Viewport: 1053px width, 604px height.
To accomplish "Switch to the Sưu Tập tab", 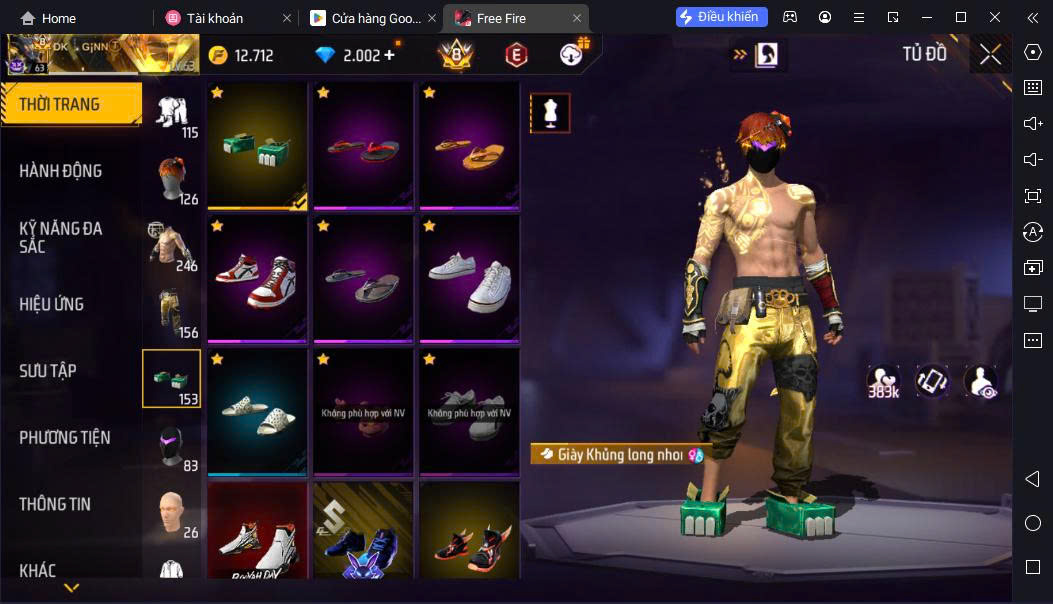I will [48, 371].
